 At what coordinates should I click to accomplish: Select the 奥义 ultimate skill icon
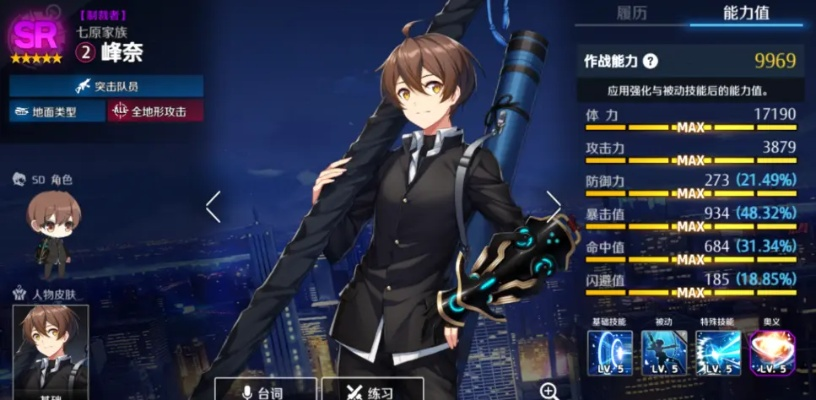(x=771, y=354)
